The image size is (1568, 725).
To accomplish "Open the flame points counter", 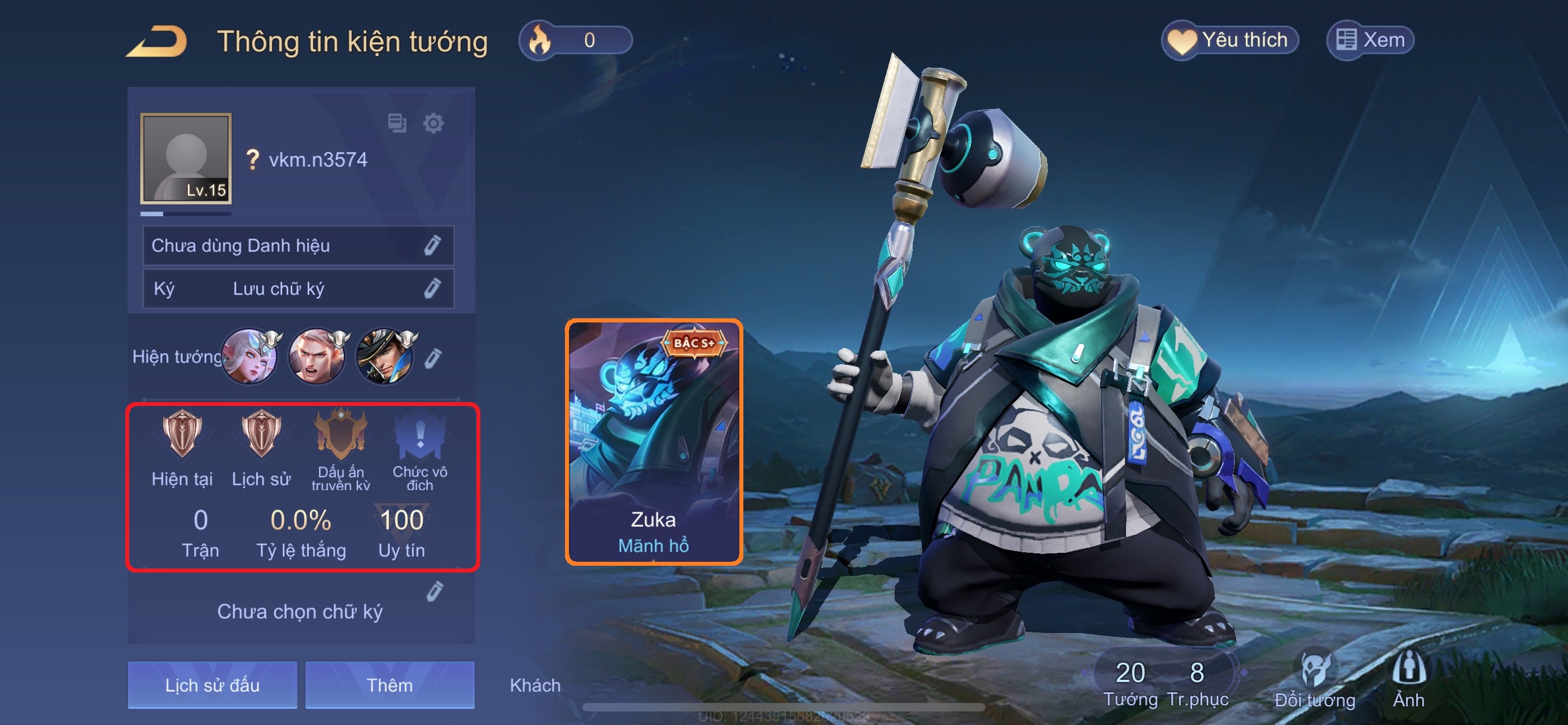I will click(575, 41).
